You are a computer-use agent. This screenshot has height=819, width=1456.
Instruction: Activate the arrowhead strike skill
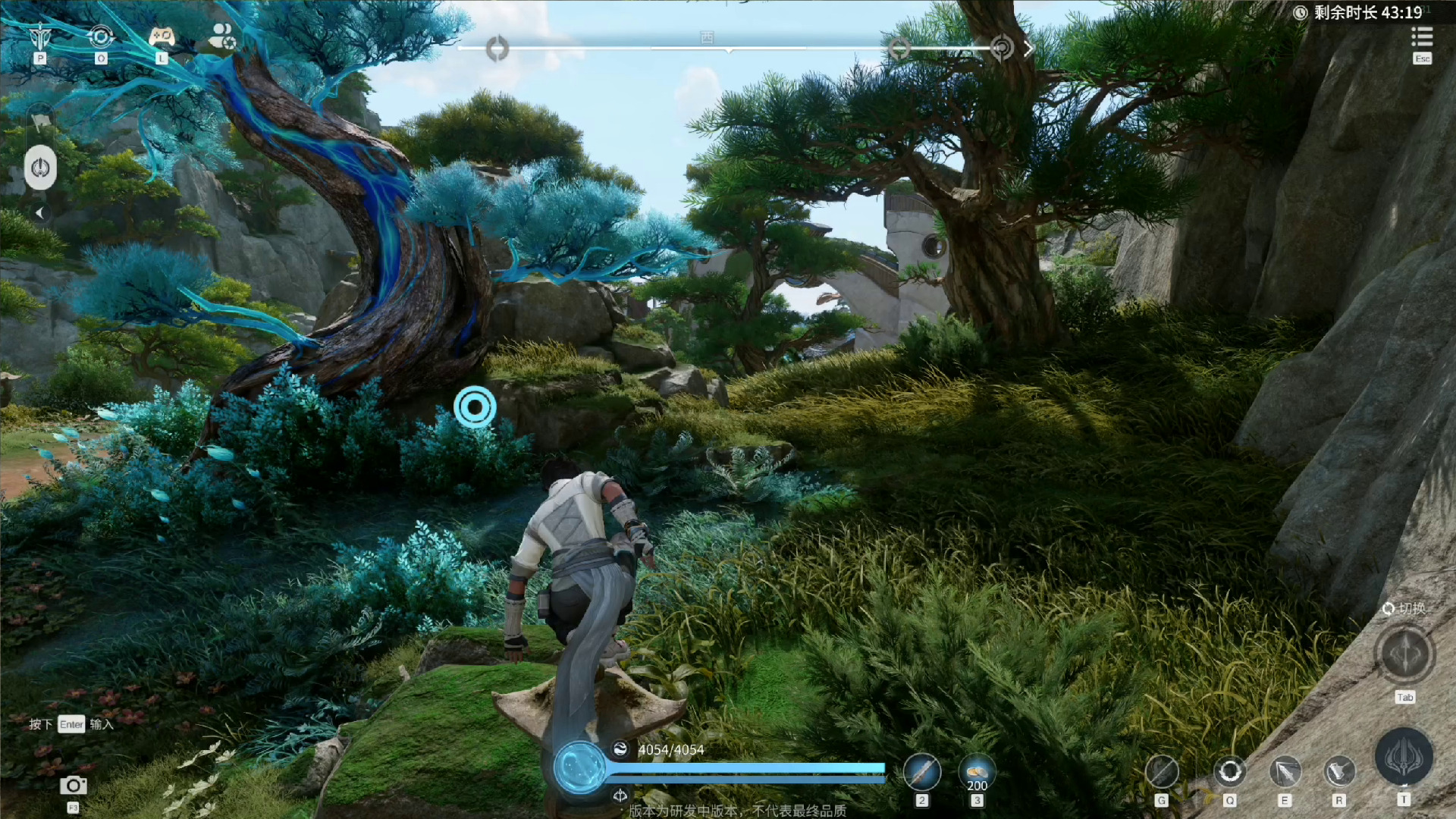pos(1285,773)
